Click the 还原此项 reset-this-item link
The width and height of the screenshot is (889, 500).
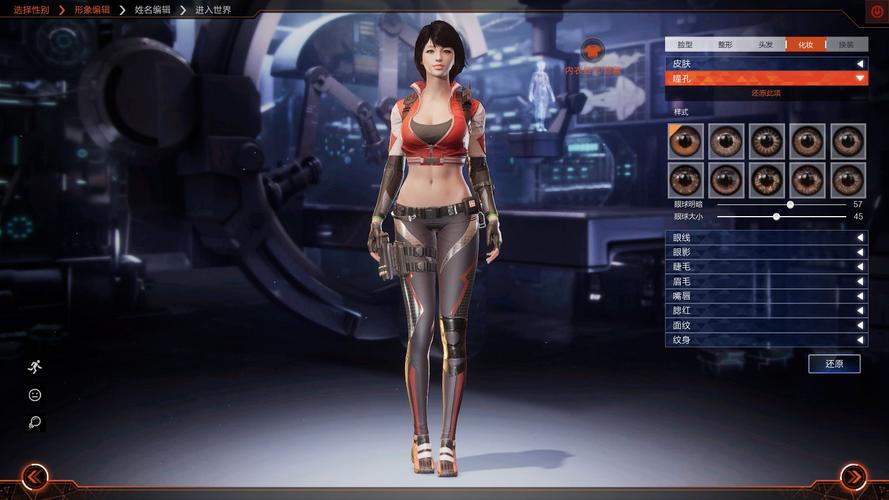pyautogui.click(x=766, y=93)
